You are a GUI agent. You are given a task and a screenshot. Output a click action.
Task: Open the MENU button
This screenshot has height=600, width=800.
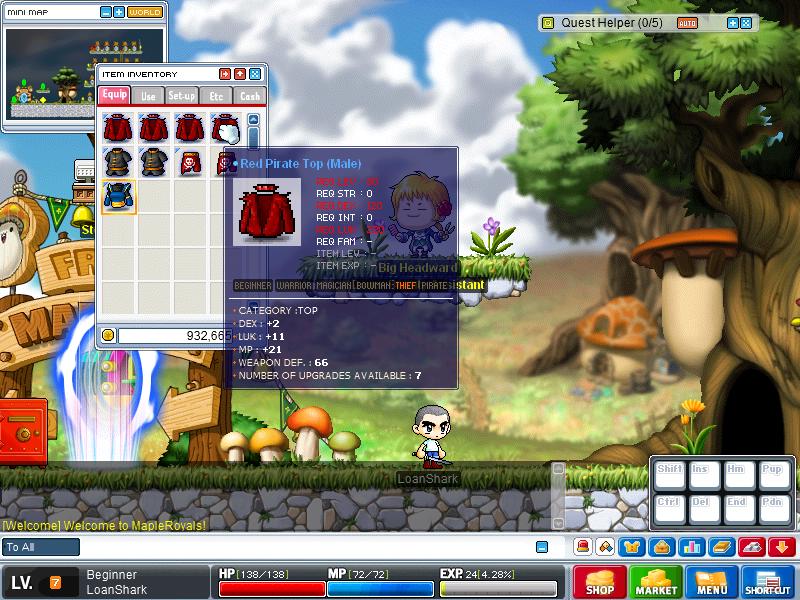(x=712, y=581)
